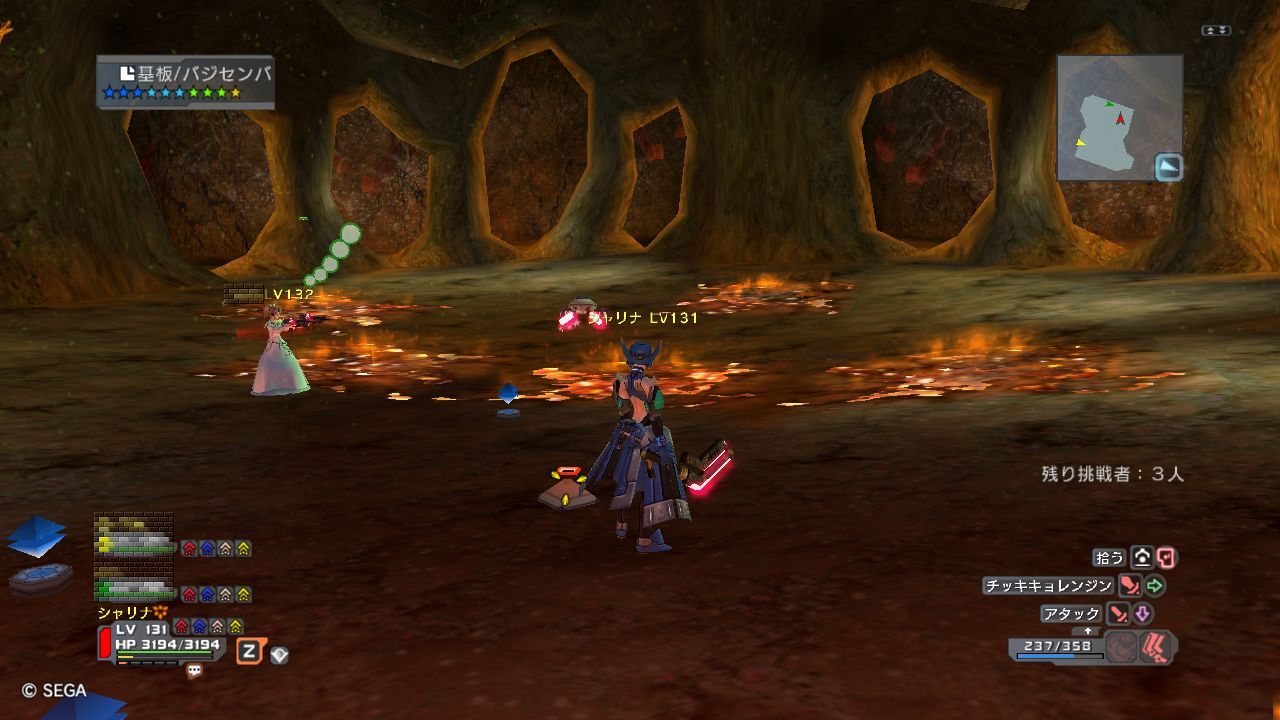Activate the pink triple-slash skill icon
This screenshot has width=1280, height=720.
(x=1157, y=647)
